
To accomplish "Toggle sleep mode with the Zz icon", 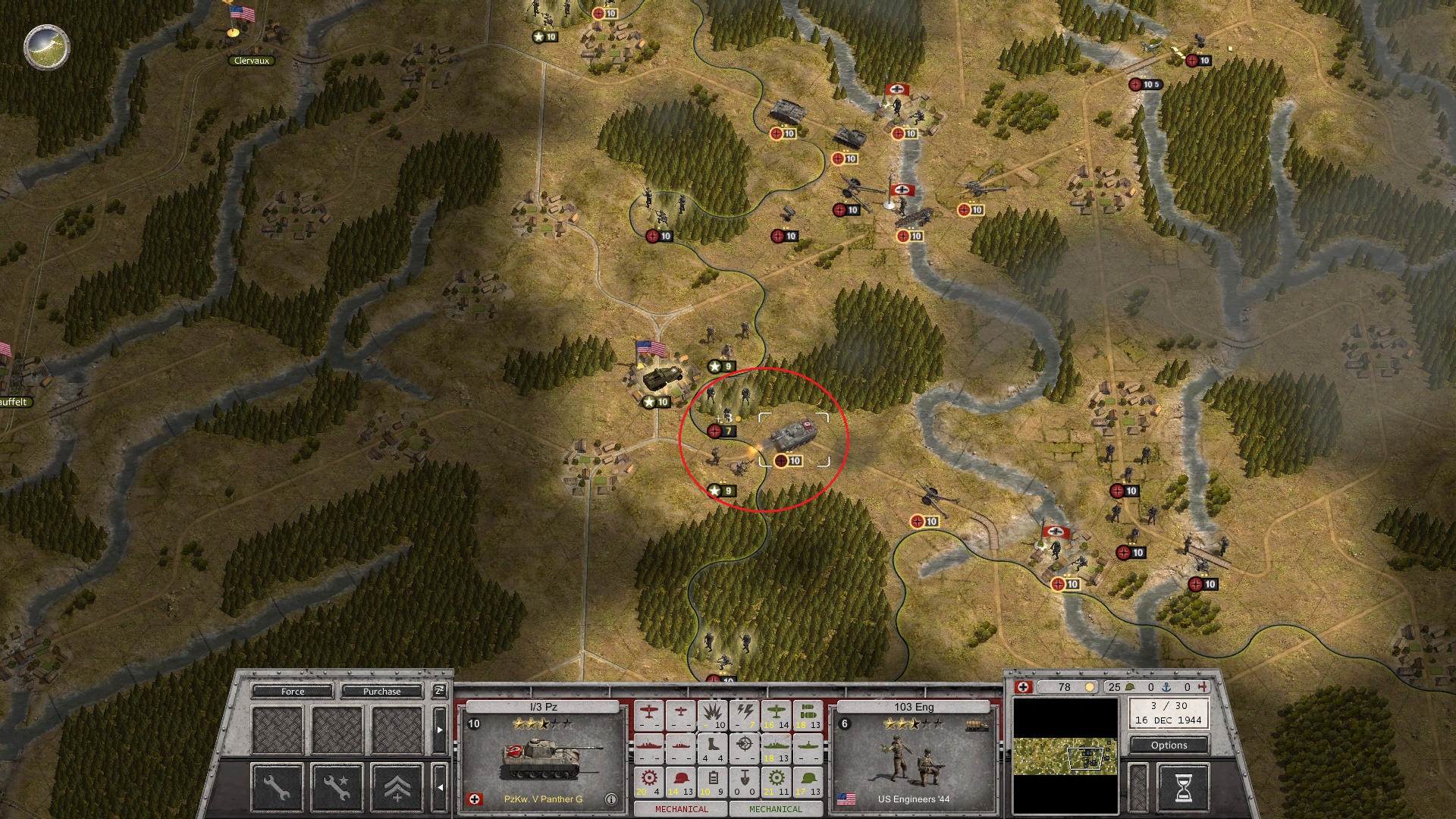I will tap(438, 691).
